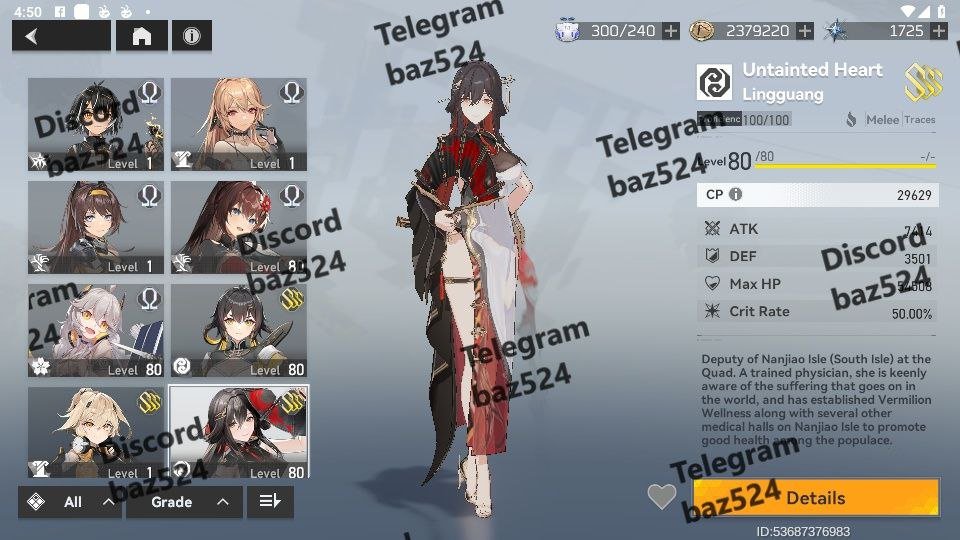960x540 pixels.
Task: Toggle the sort order icon
Action: (x=270, y=502)
